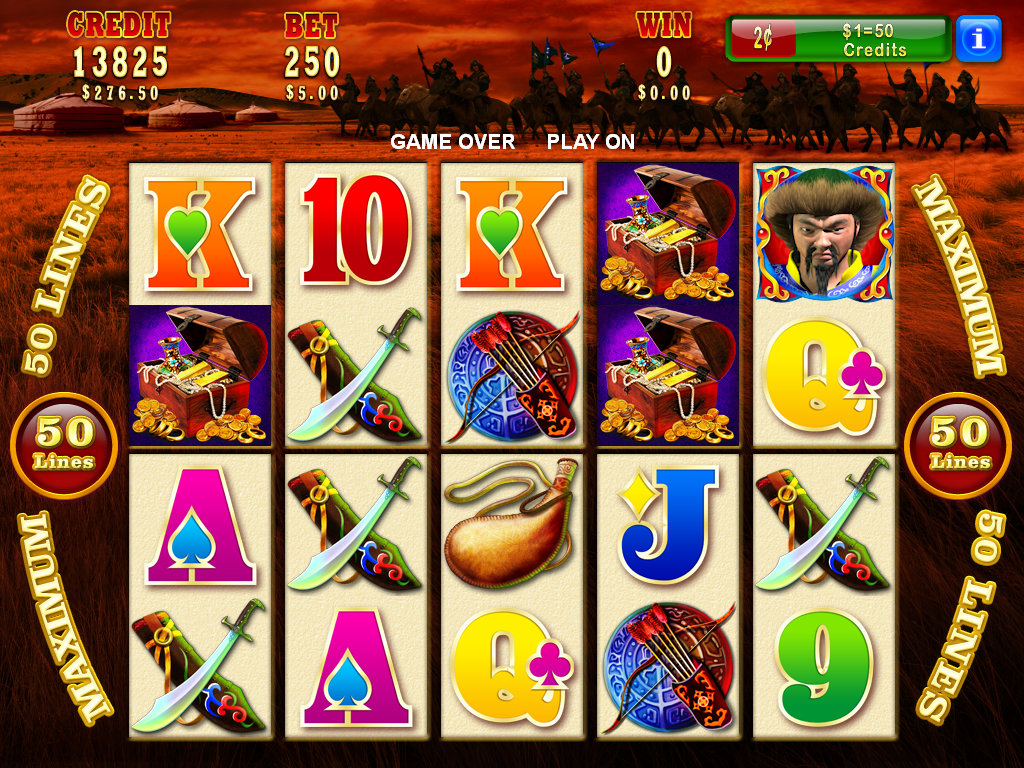Open the blue info button
Viewport: 1024px width, 768px height.
[978, 39]
